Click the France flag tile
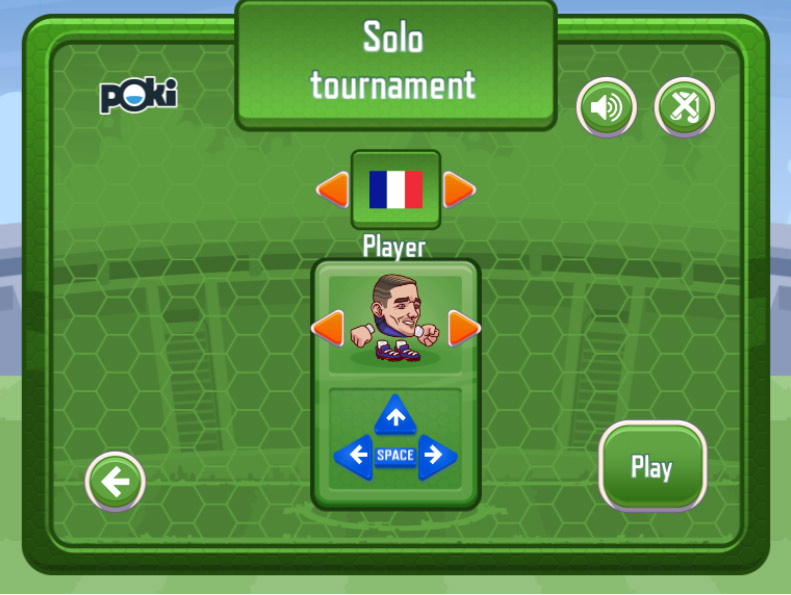Viewport: 791px width, 595px height. tap(396, 189)
